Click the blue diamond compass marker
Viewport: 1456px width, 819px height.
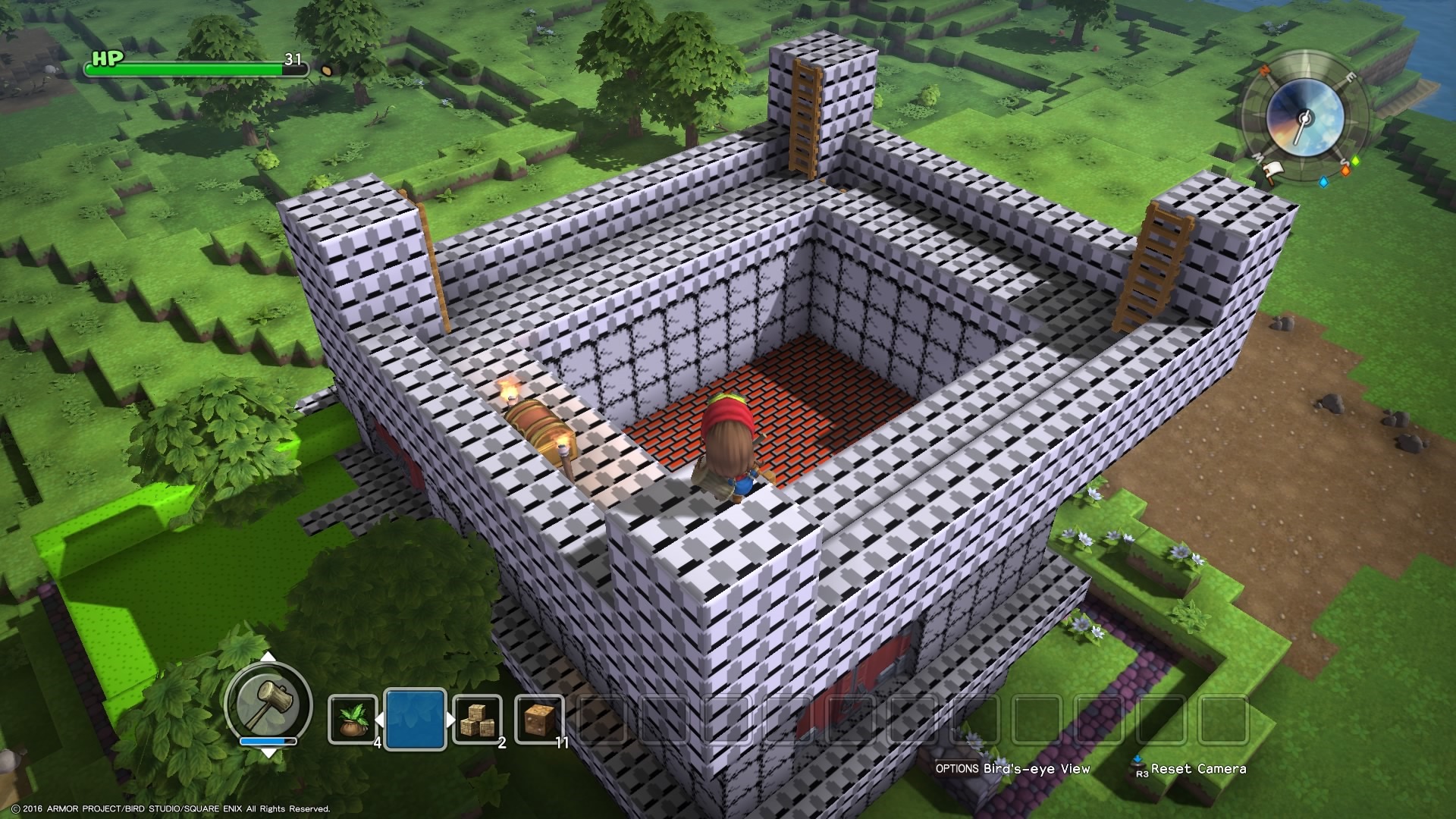(1324, 182)
